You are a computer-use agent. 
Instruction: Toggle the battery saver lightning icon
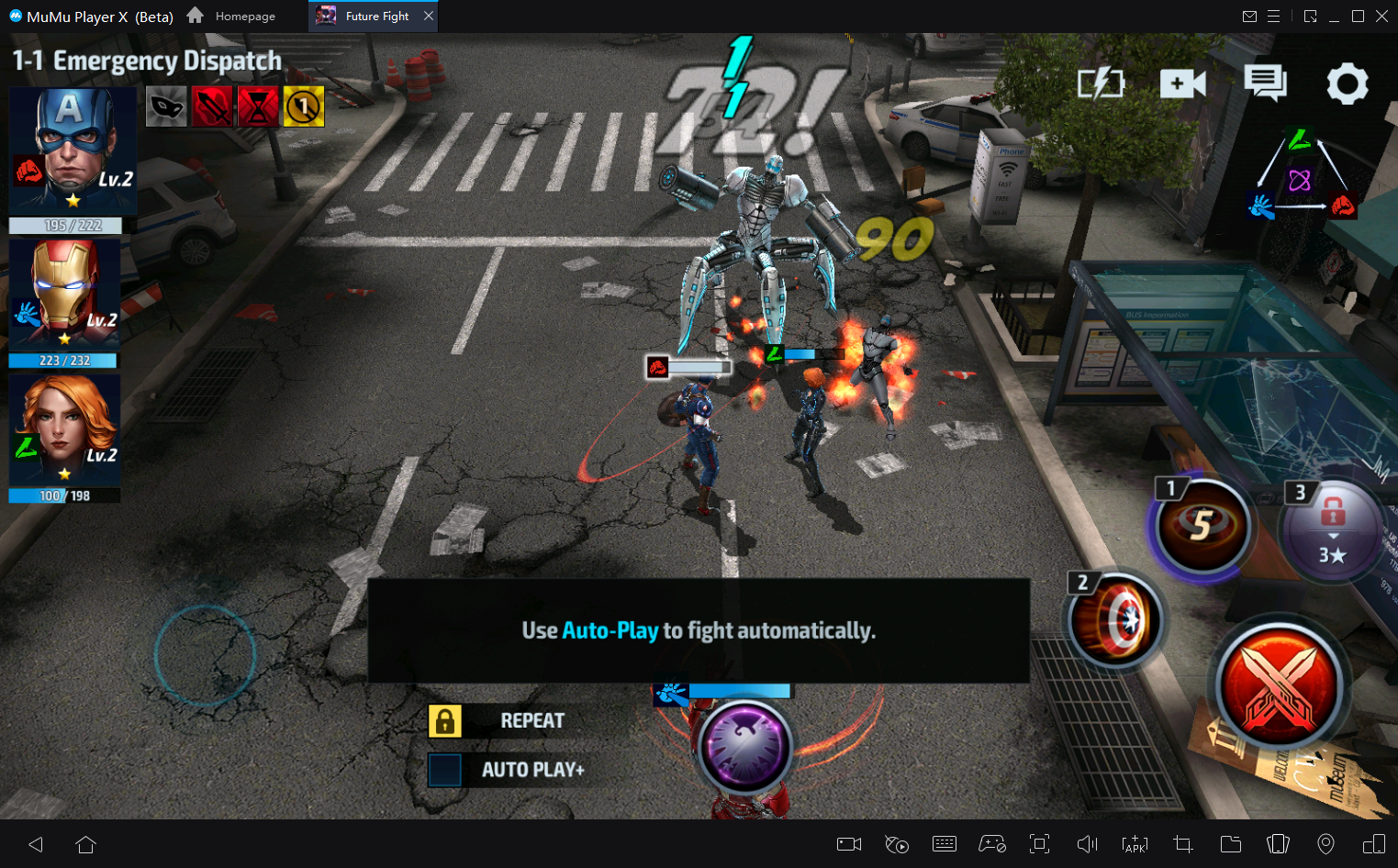[1101, 83]
